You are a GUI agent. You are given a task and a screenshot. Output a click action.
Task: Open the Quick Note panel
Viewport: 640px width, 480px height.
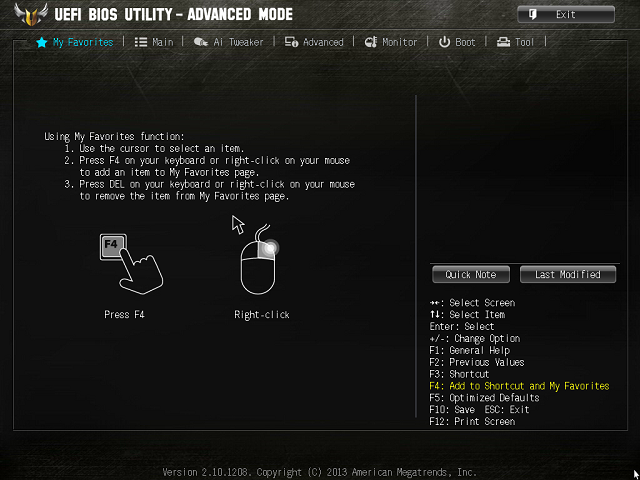click(x=471, y=274)
